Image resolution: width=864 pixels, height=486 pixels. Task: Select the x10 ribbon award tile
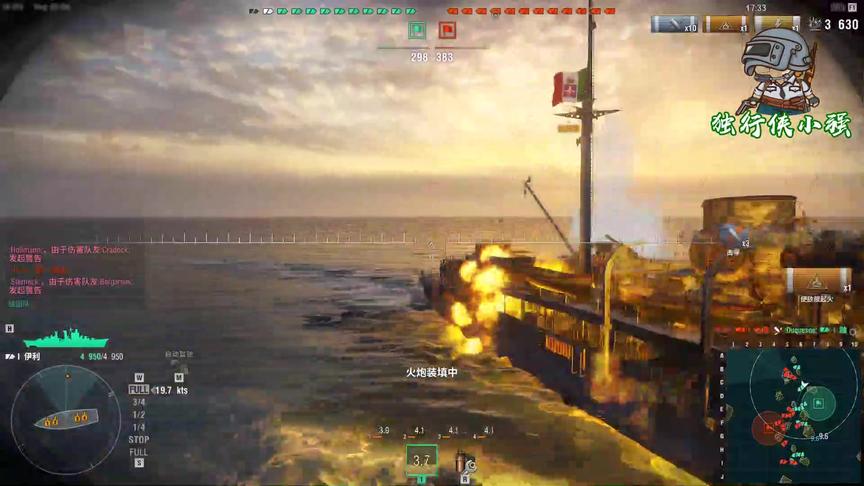[x=675, y=25]
